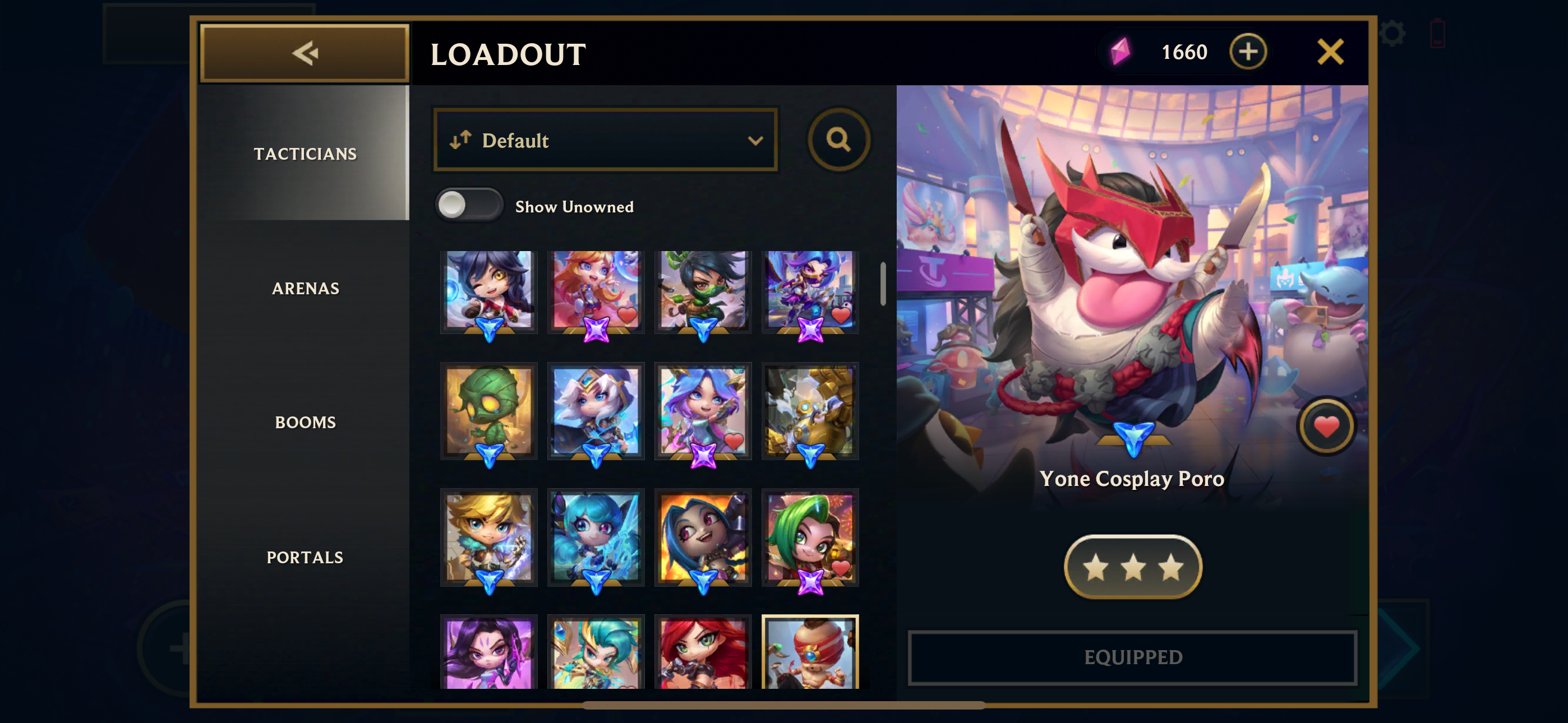Image resolution: width=1568 pixels, height=723 pixels.
Task: Go back using the arrow button
Action: coord(305,53)
